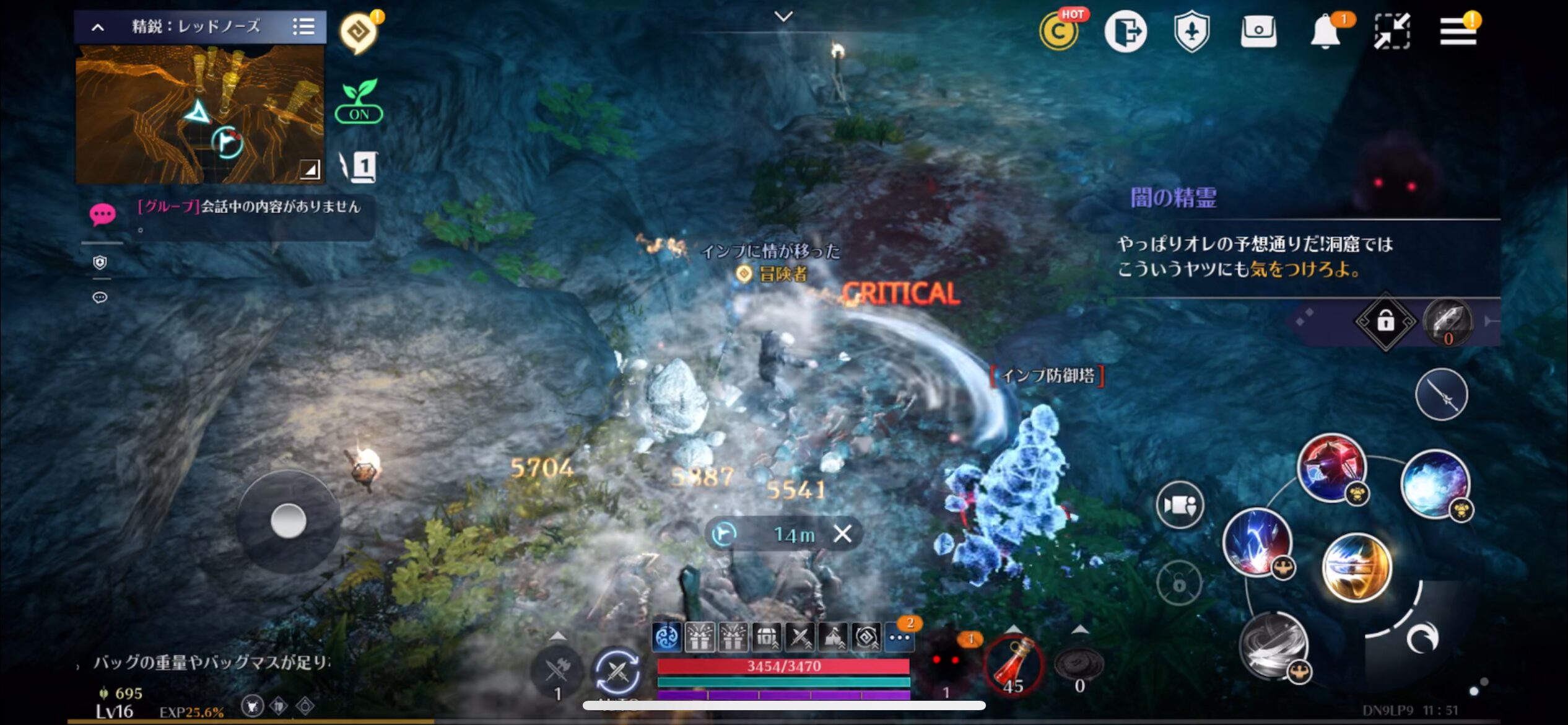Screen dimensions: 1568x725
Task: Open the hamburger main menu
Action: click(x=1457, y=31)
